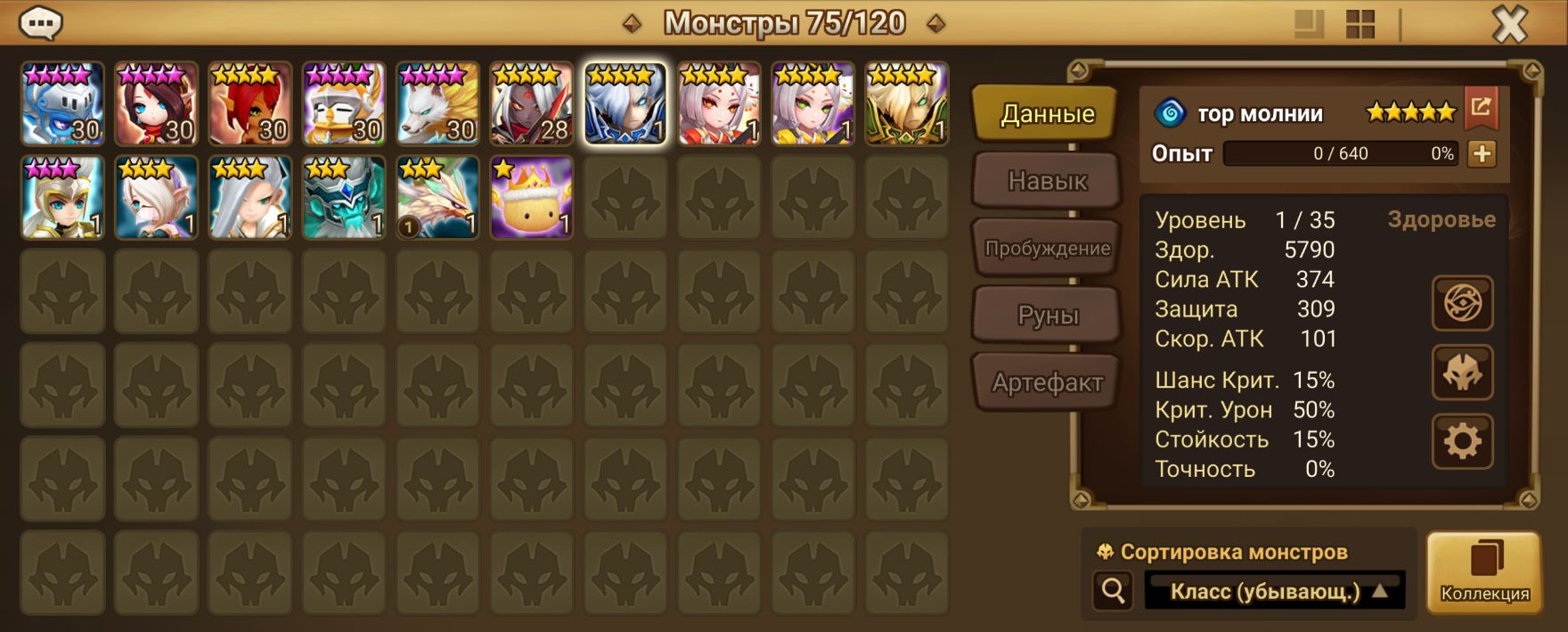Select the Артефакт tab
Image resolution: width=1568 pixels, height=632 pixels.
pos(1047,382)
